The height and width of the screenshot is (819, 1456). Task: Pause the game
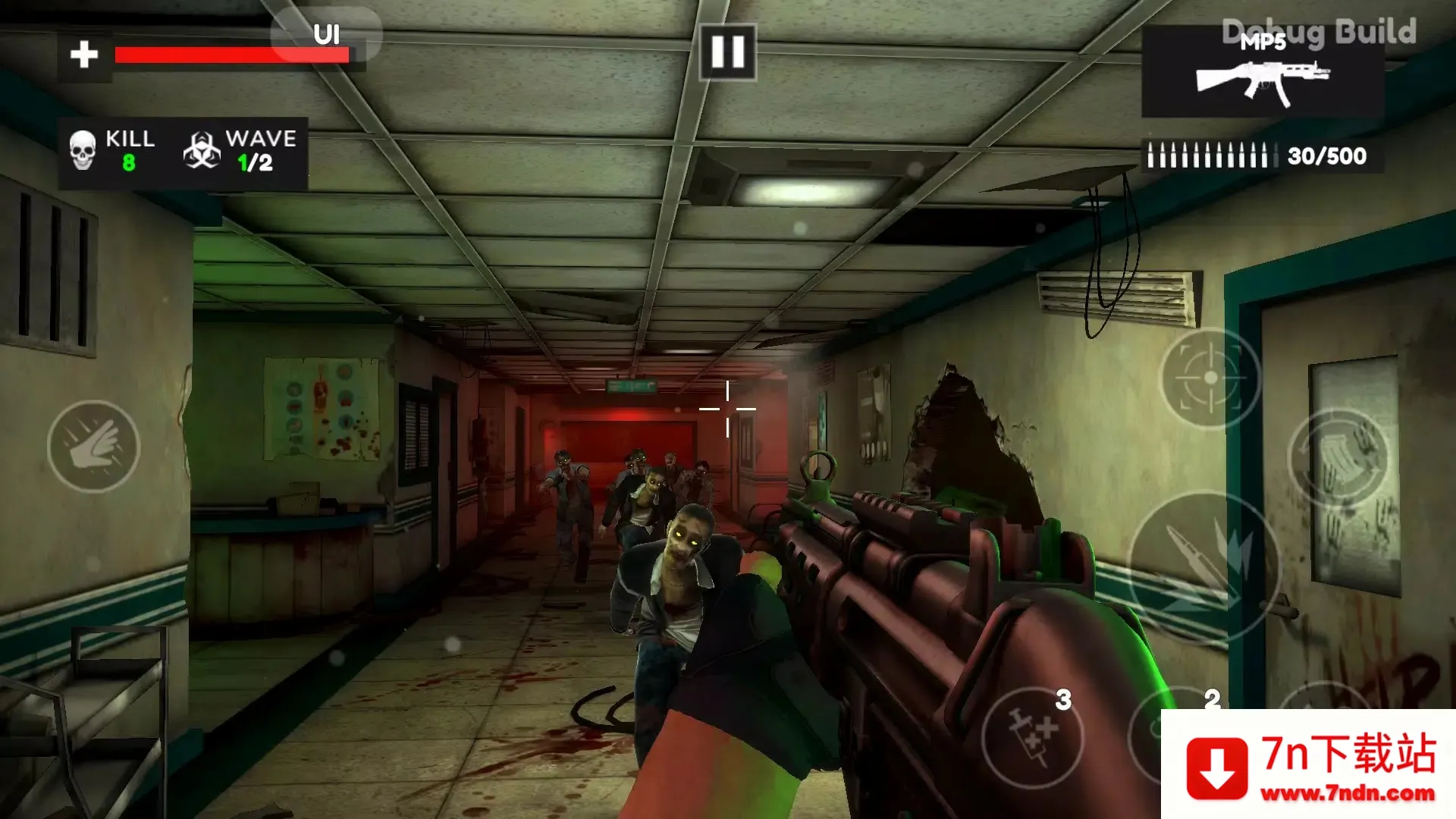(x=727, y=52)
